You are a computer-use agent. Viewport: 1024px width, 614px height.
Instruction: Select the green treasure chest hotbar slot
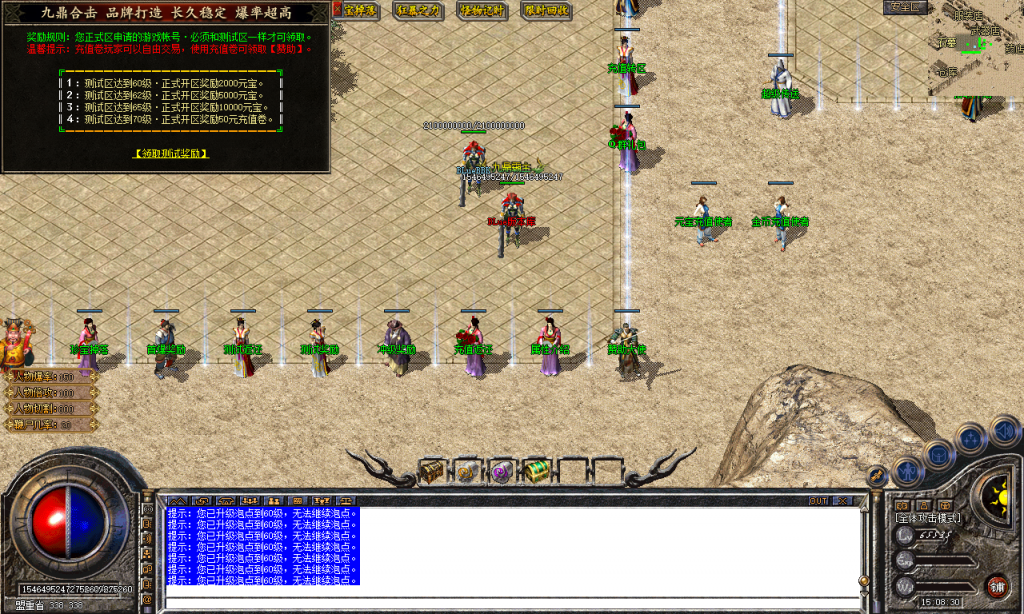point(537,470)
